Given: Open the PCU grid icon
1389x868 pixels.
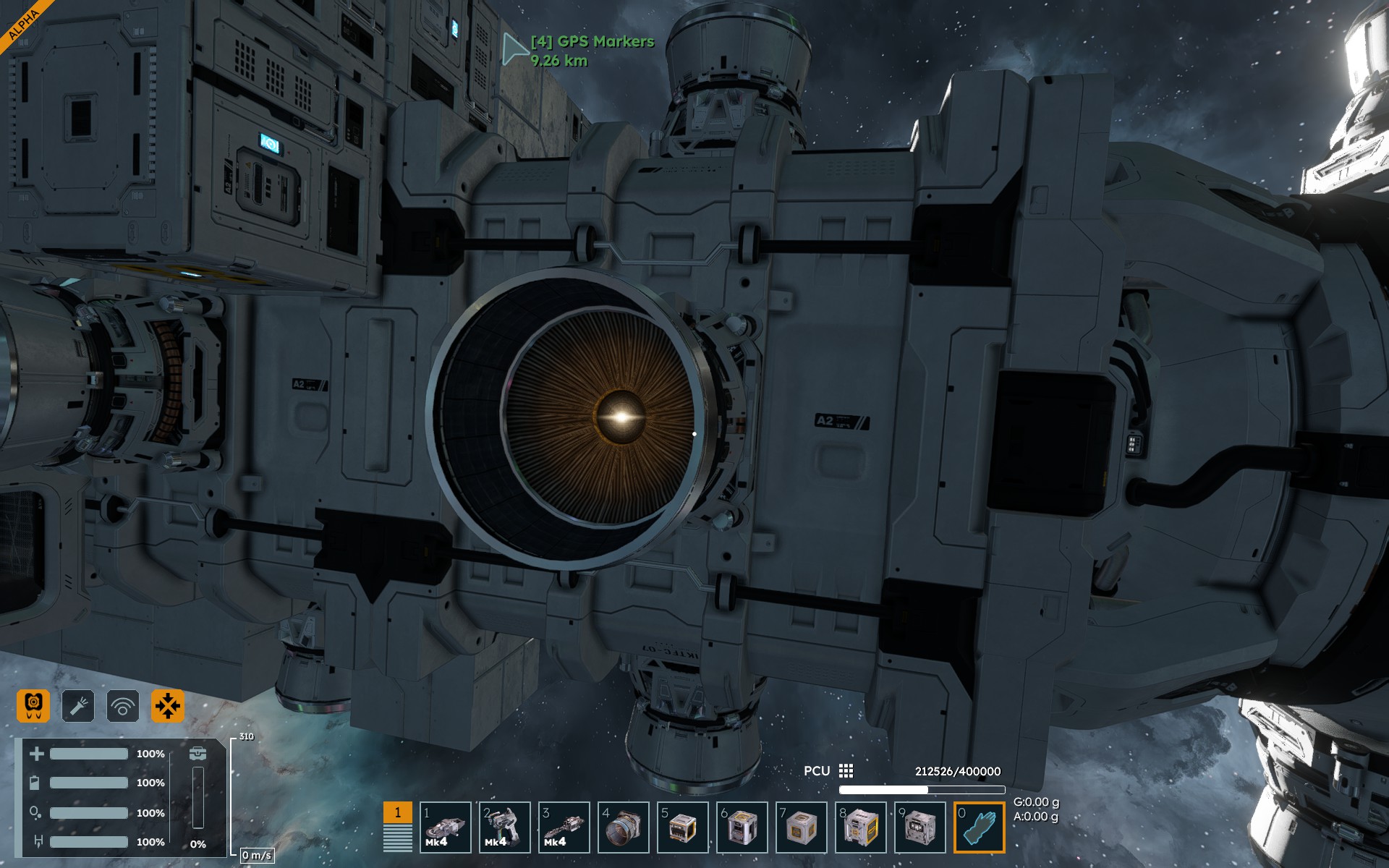Looking at the screenshot, I should (x=846, y=771).
